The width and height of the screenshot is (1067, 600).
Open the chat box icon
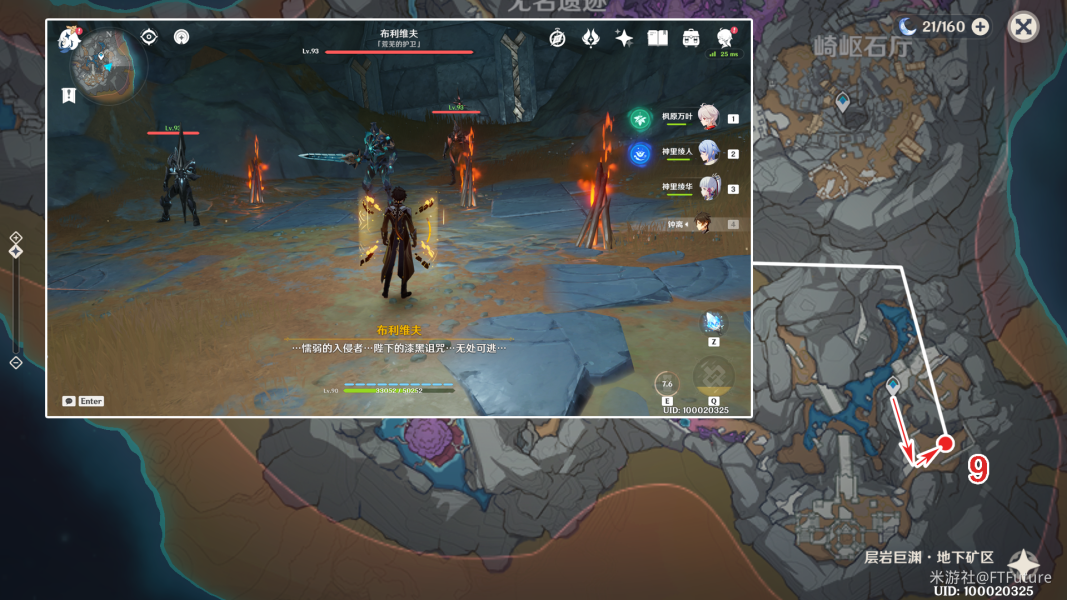click(x=69, y=401)
